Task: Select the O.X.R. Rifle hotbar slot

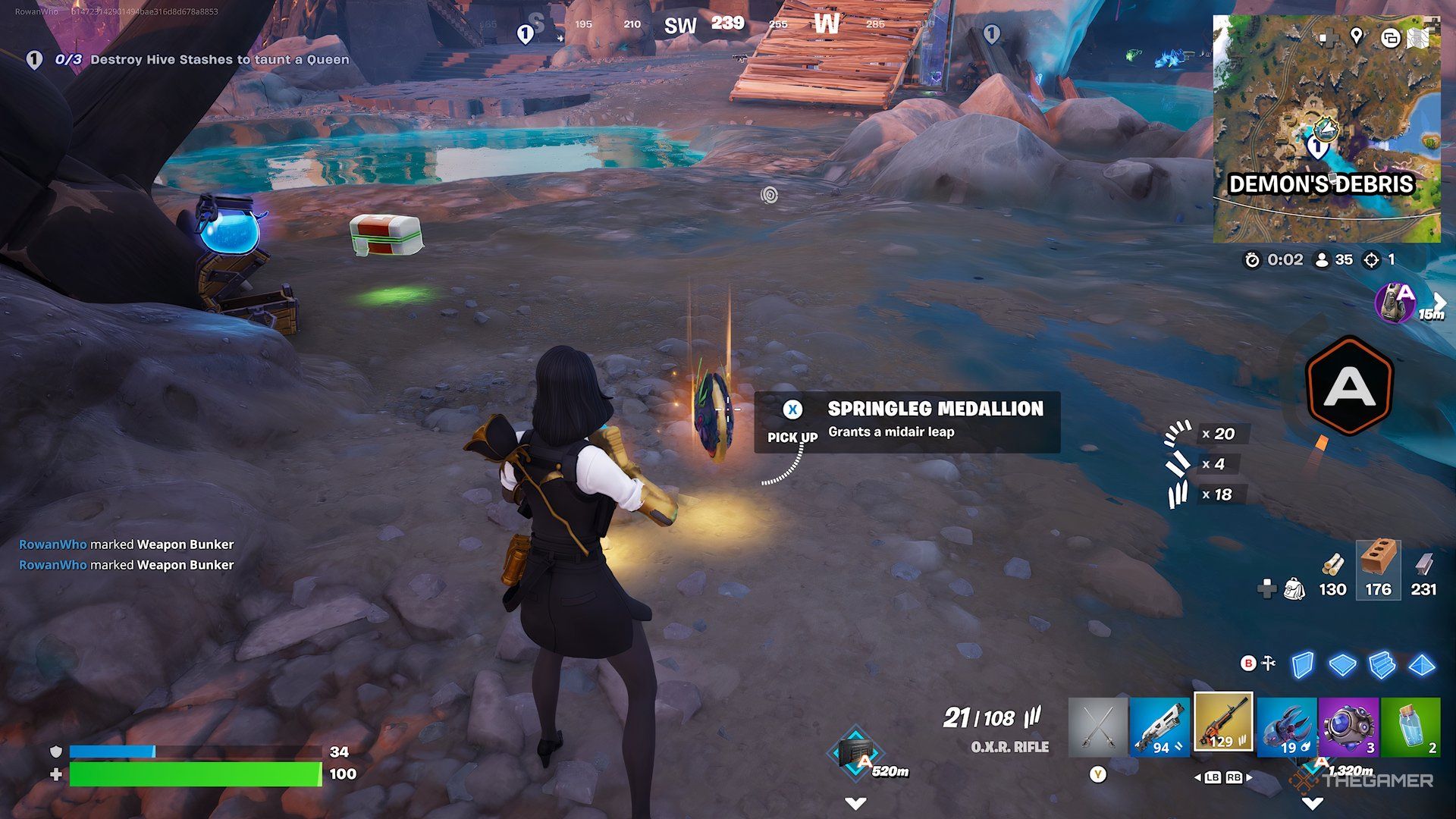Action: click(1222, 724)
